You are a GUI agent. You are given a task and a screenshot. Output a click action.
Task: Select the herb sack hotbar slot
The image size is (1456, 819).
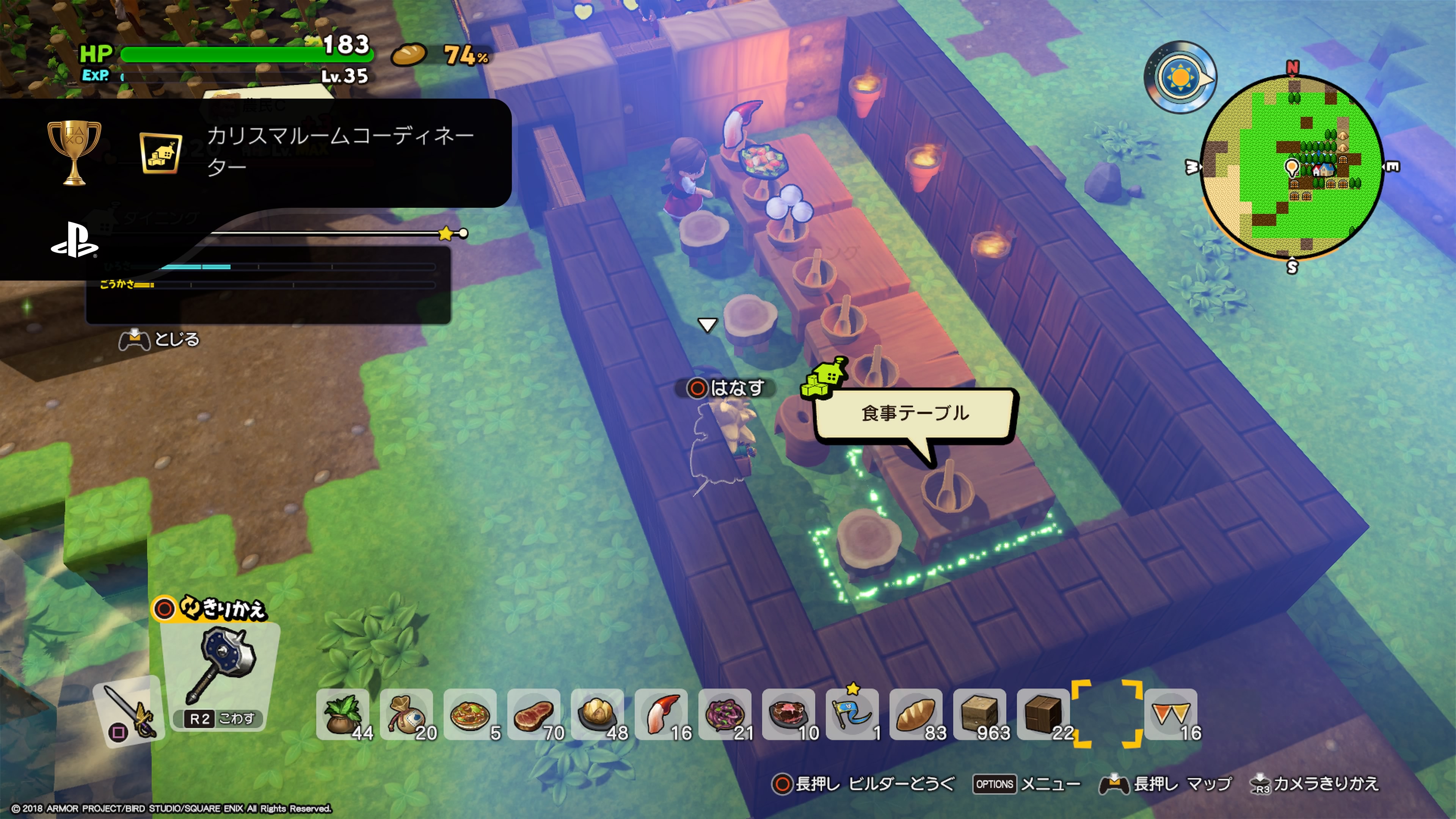click(342, 715)
